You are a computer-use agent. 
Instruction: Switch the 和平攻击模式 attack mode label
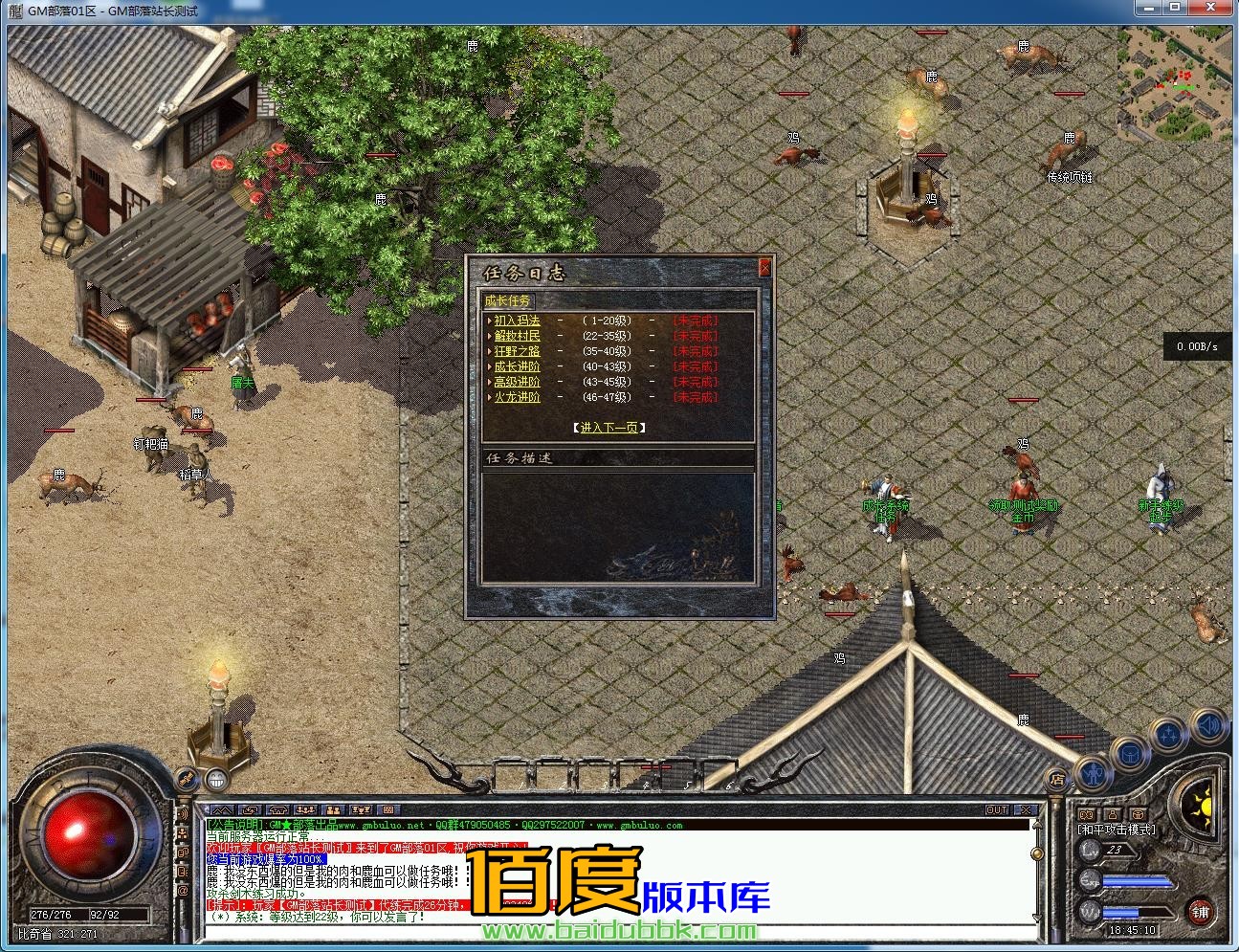point(1117,830)
